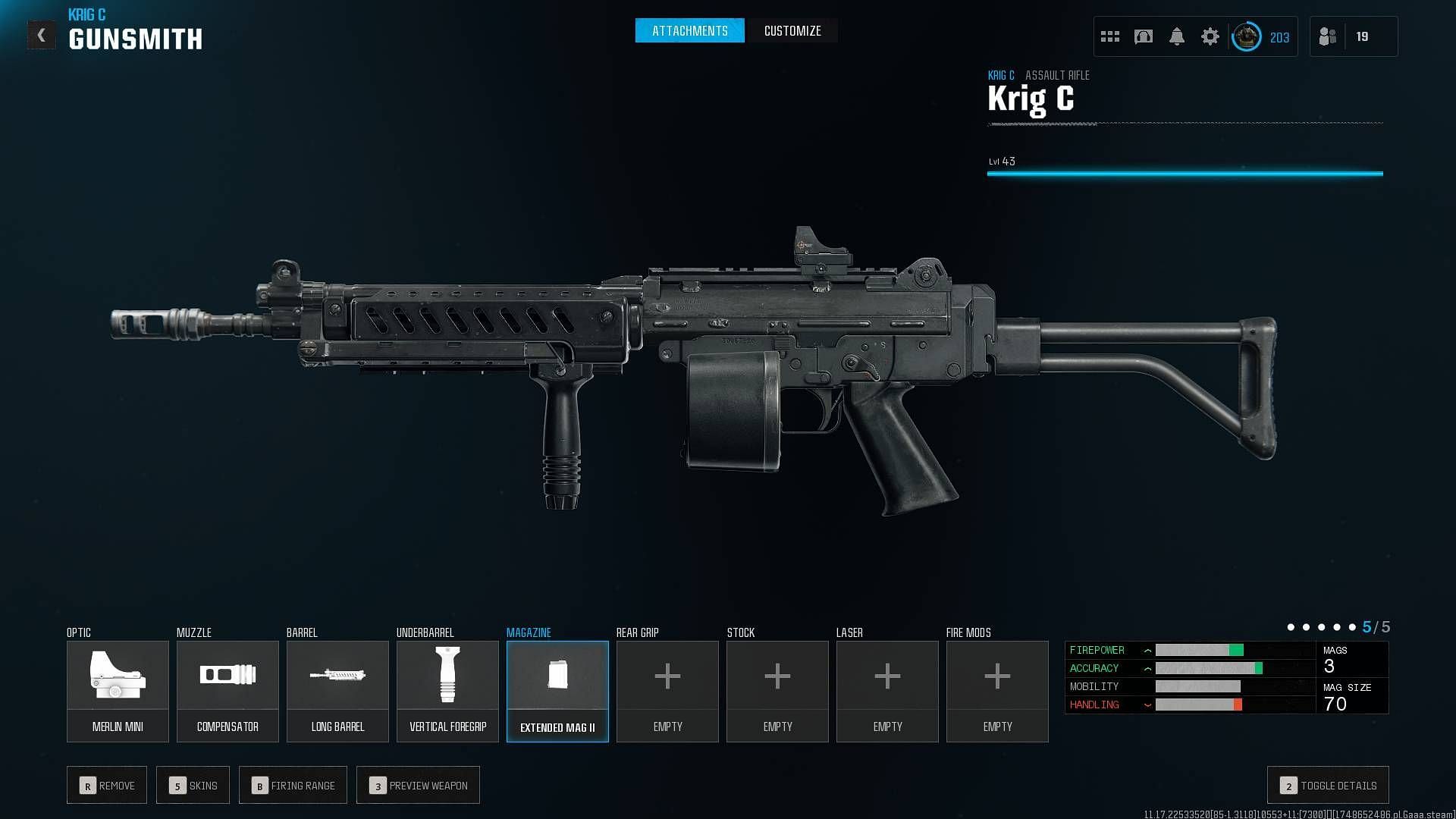Open the Skins menu
Viewport: 1456px width, 819px height.
pos(193,786)
